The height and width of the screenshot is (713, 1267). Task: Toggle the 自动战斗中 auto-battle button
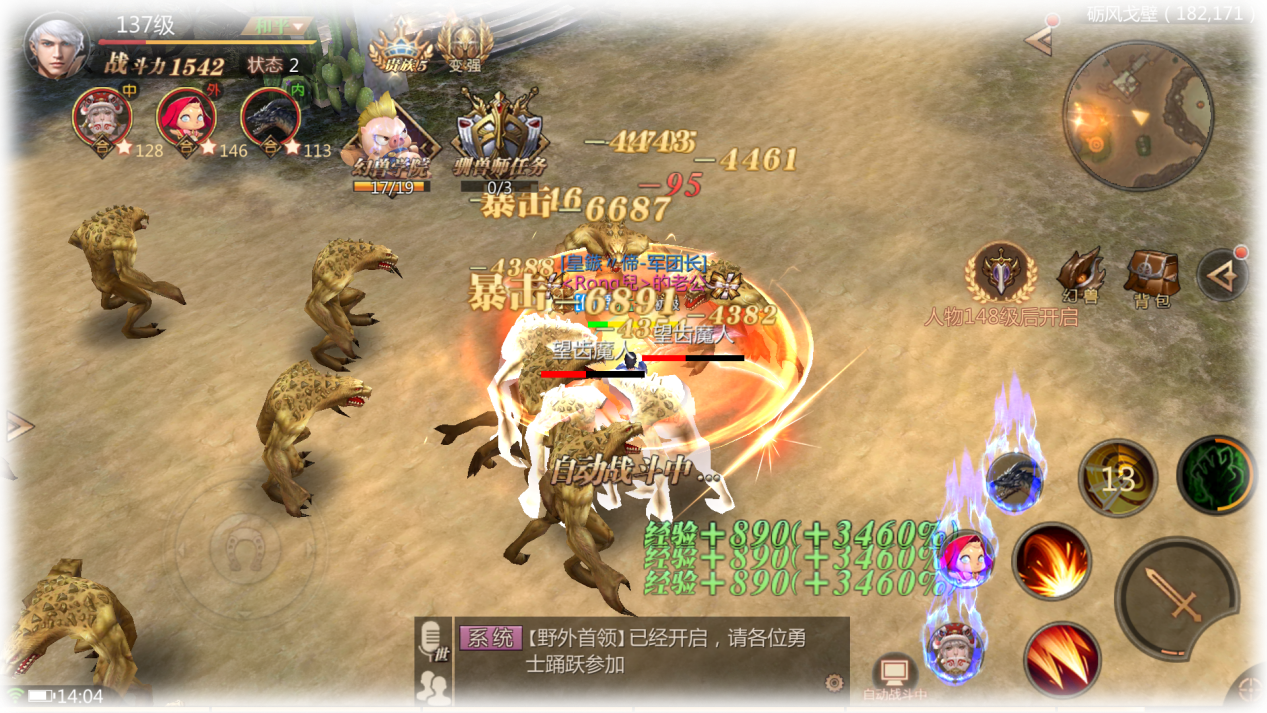click(x=894, y=678)
